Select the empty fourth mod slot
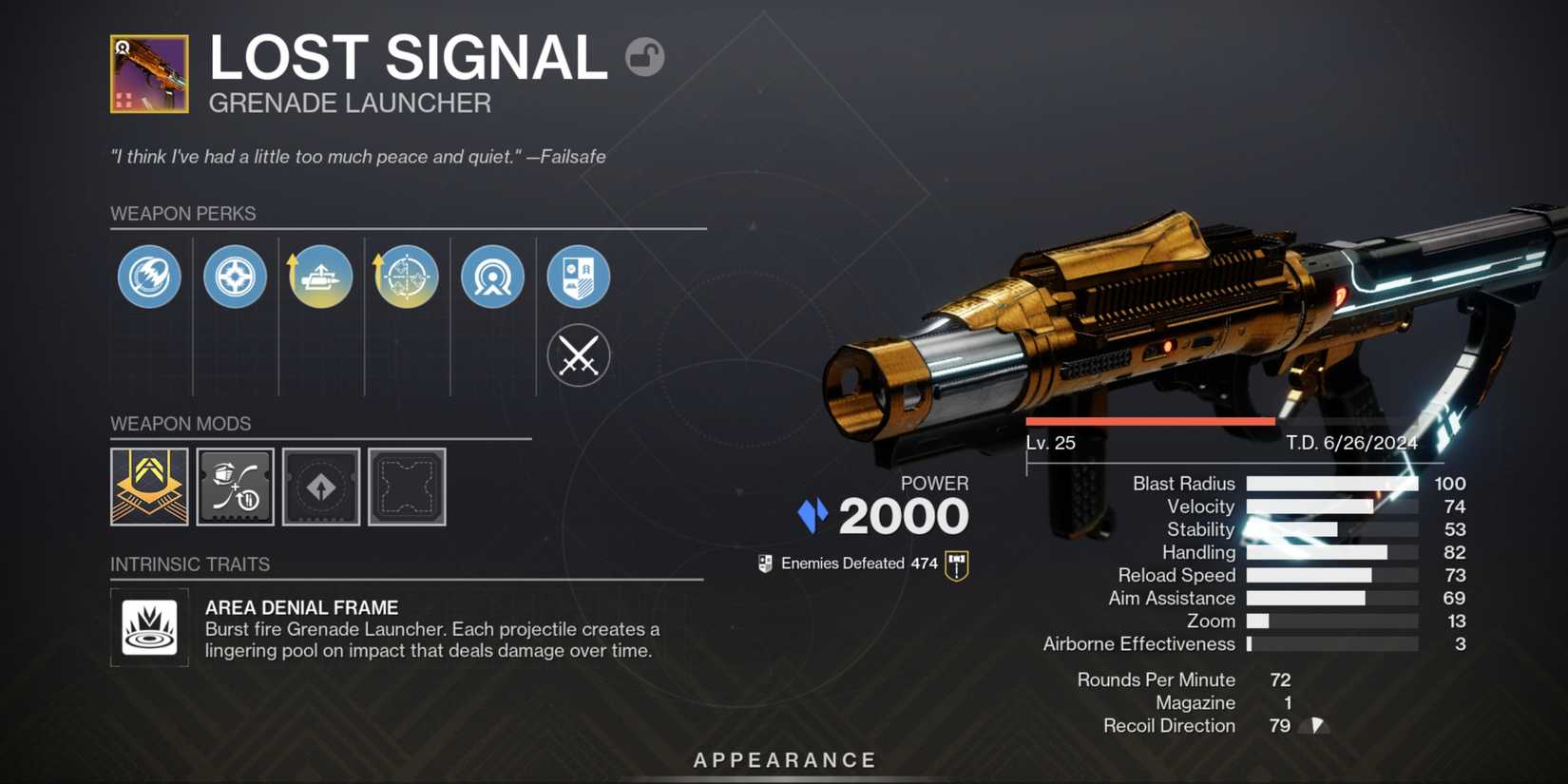This screenshot has width=1568, height=784. (407, 487)
